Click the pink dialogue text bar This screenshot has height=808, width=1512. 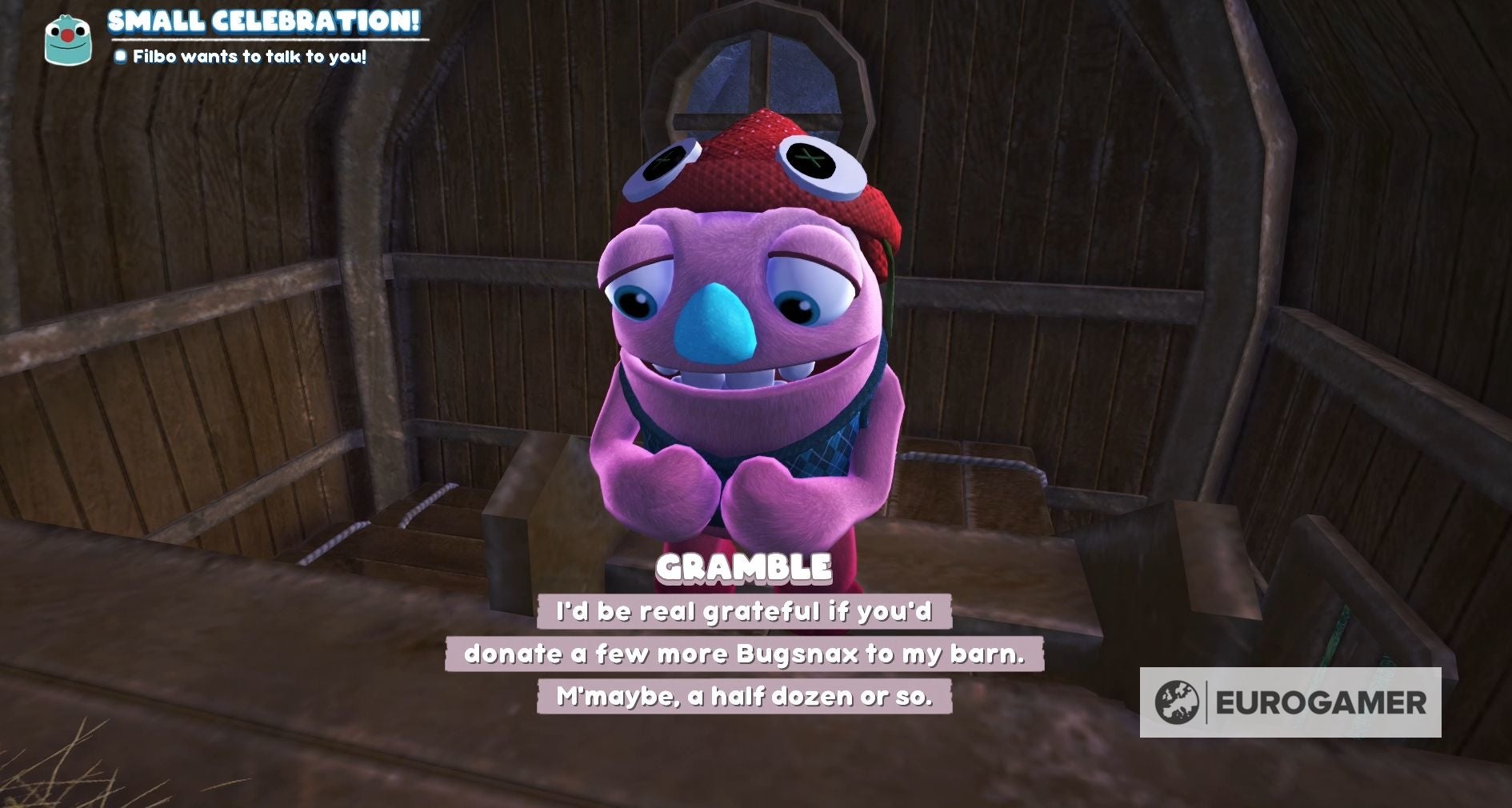coord(750,654)
